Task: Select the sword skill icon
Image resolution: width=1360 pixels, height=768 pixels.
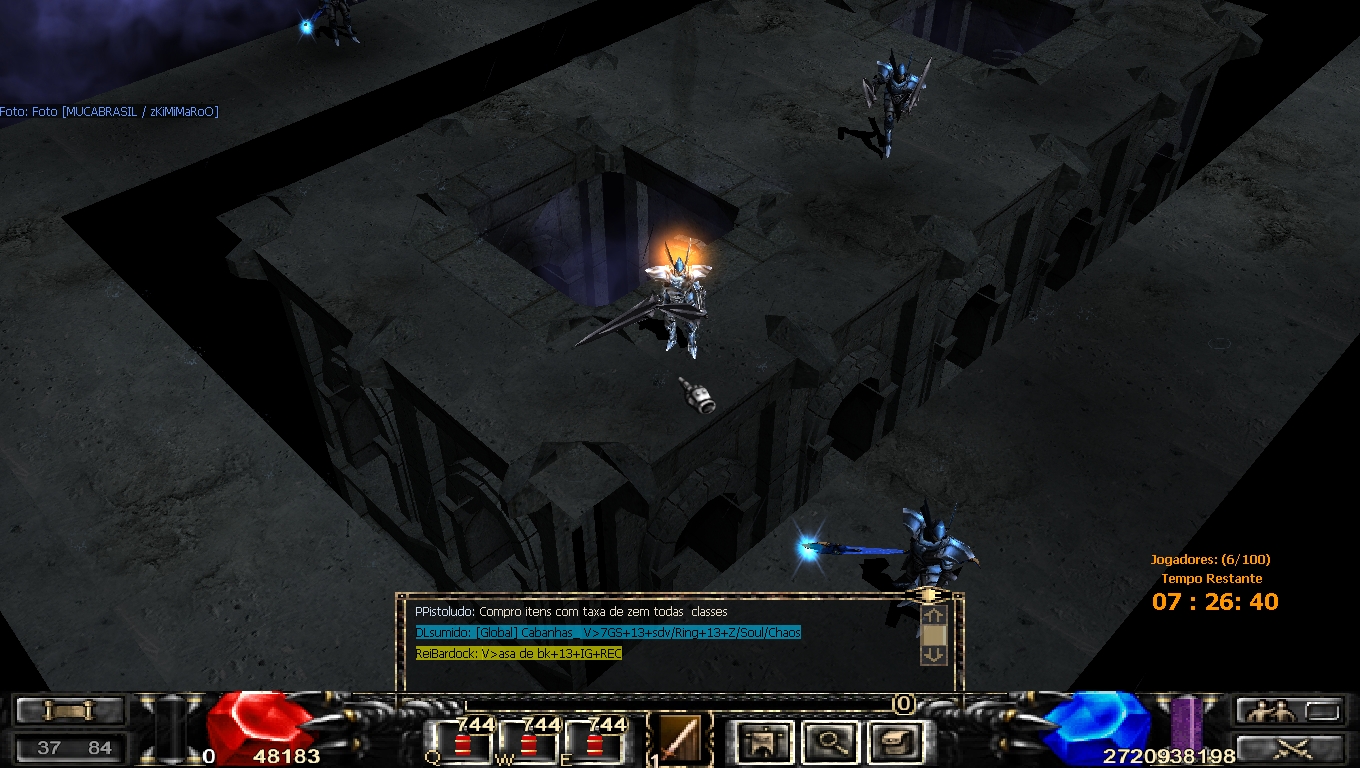Action: [x=681, y=741]
